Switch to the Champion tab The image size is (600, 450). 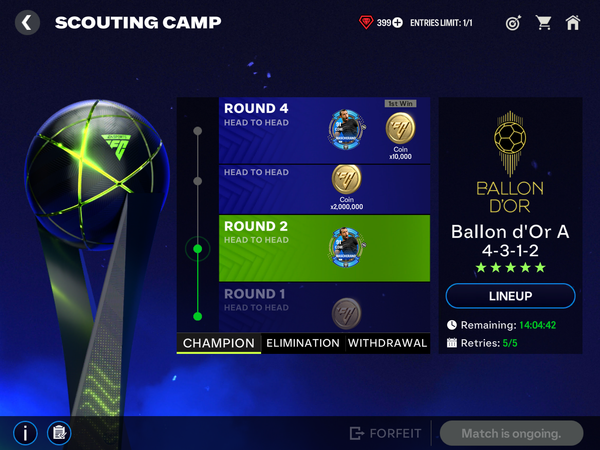pos(220,343)
